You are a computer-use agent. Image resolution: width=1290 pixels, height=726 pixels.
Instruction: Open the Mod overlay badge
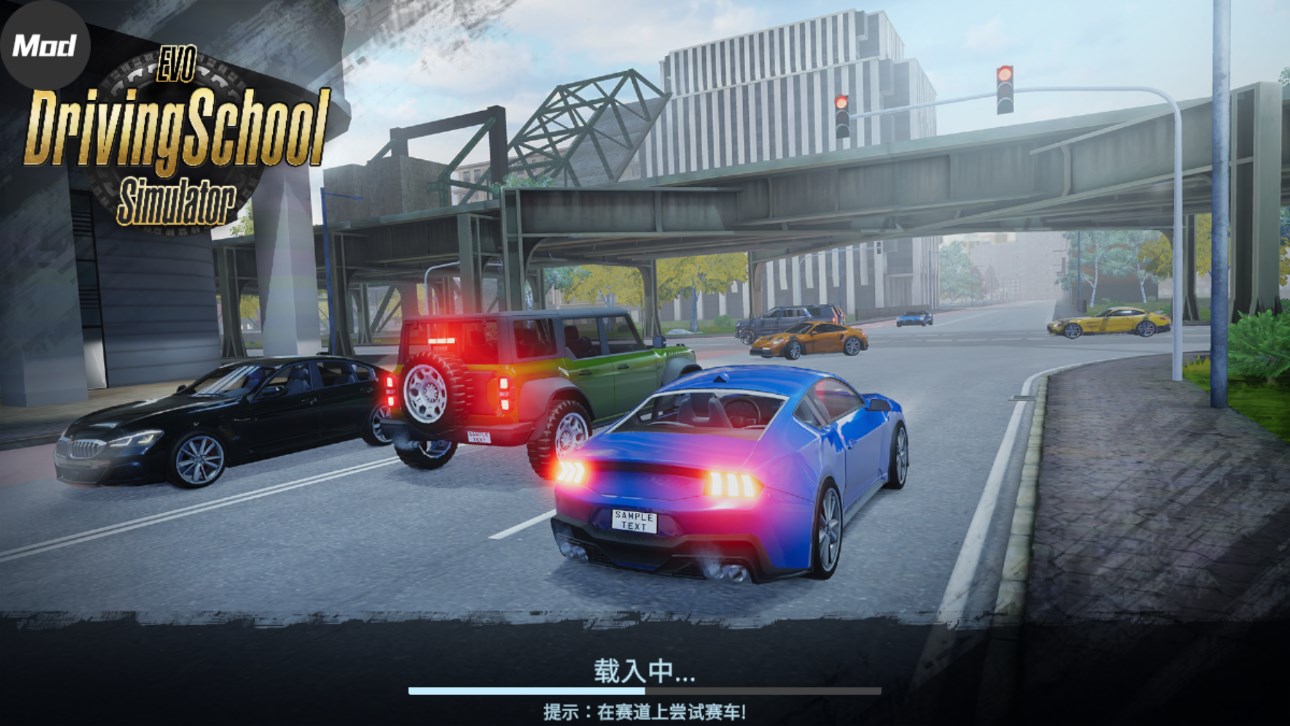click(x=44, y=45)
